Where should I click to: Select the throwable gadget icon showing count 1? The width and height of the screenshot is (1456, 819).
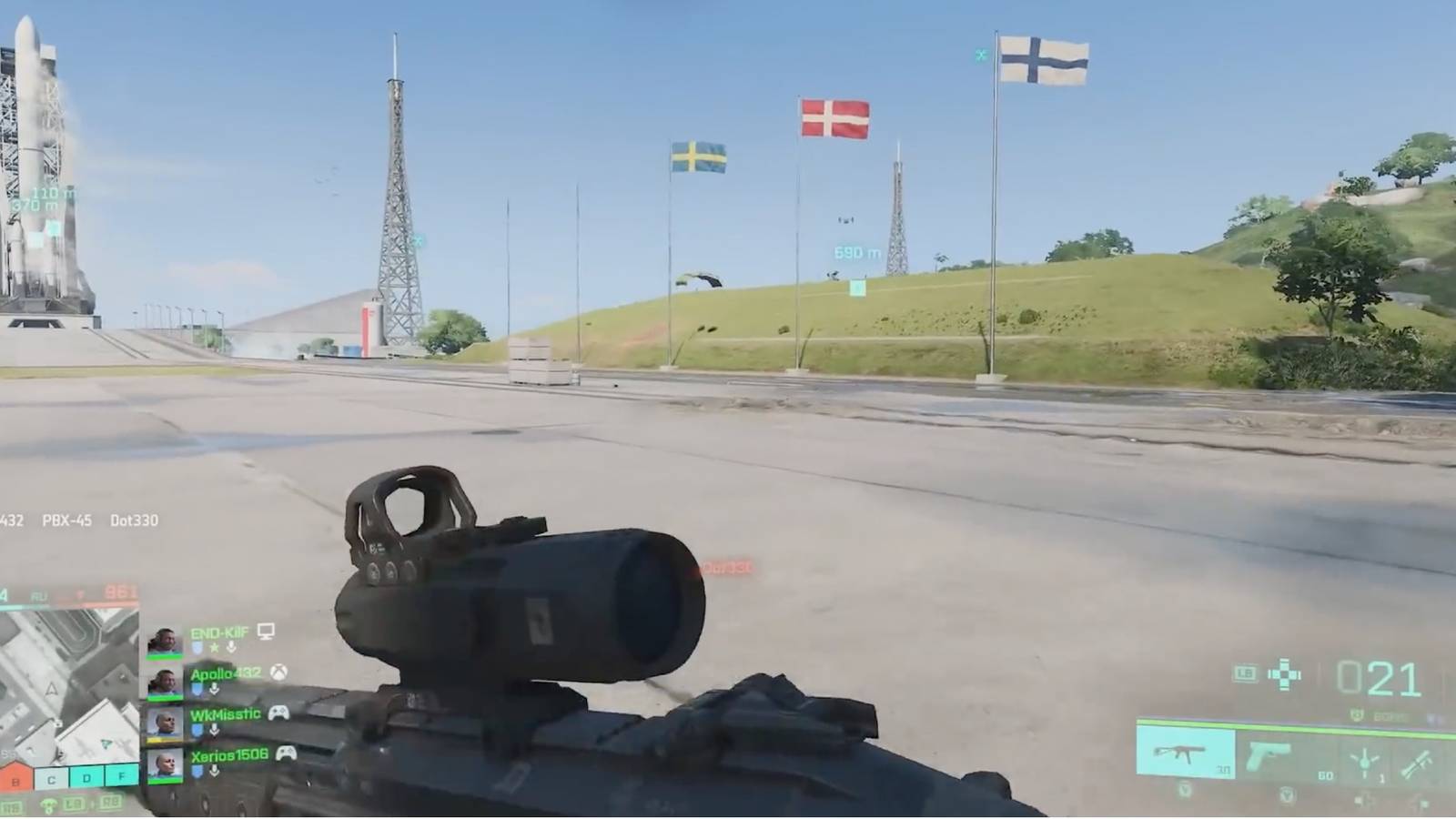coord(1363,762)
